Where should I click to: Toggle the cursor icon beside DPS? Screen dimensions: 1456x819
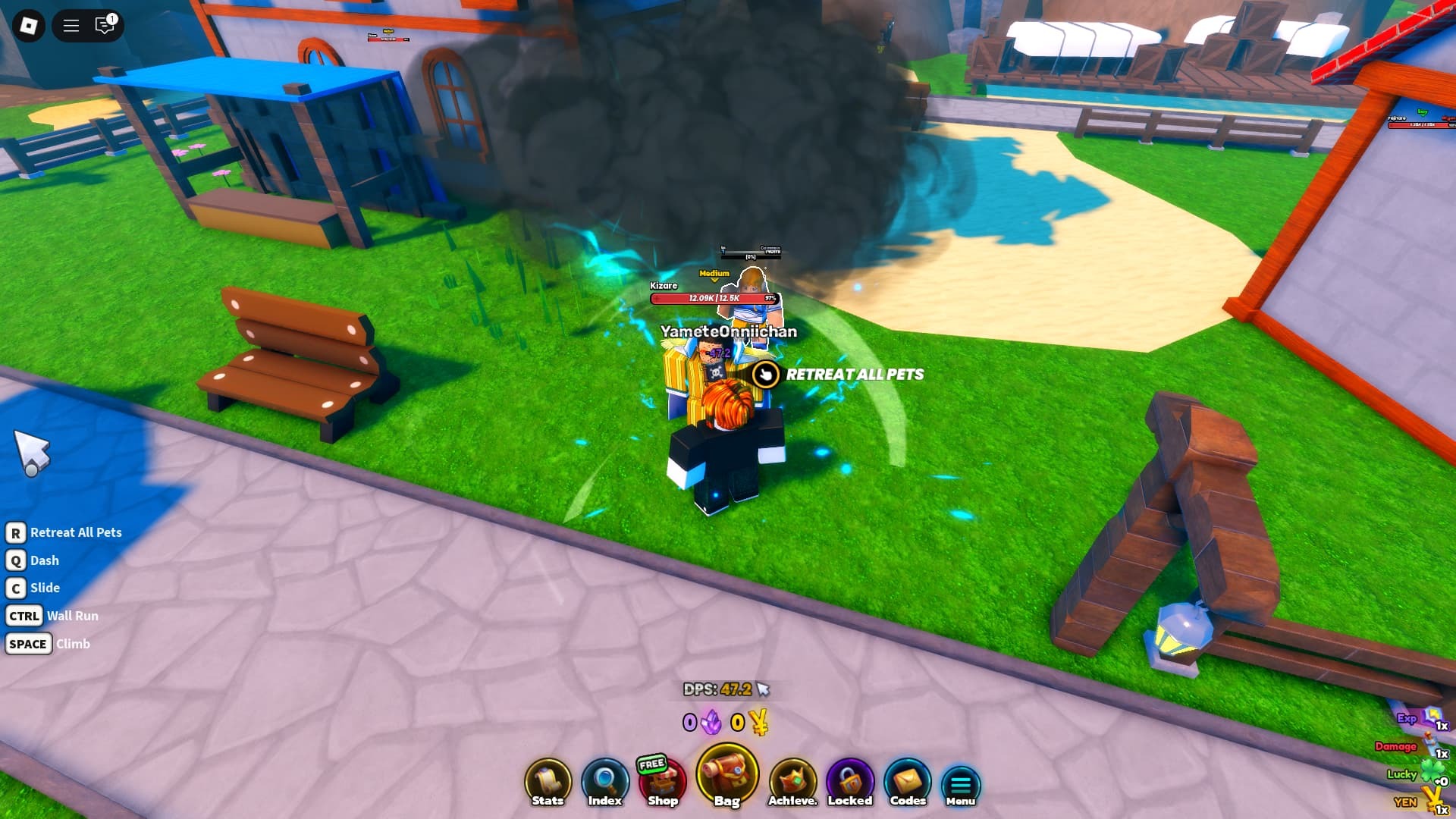[x=763, y=689]
